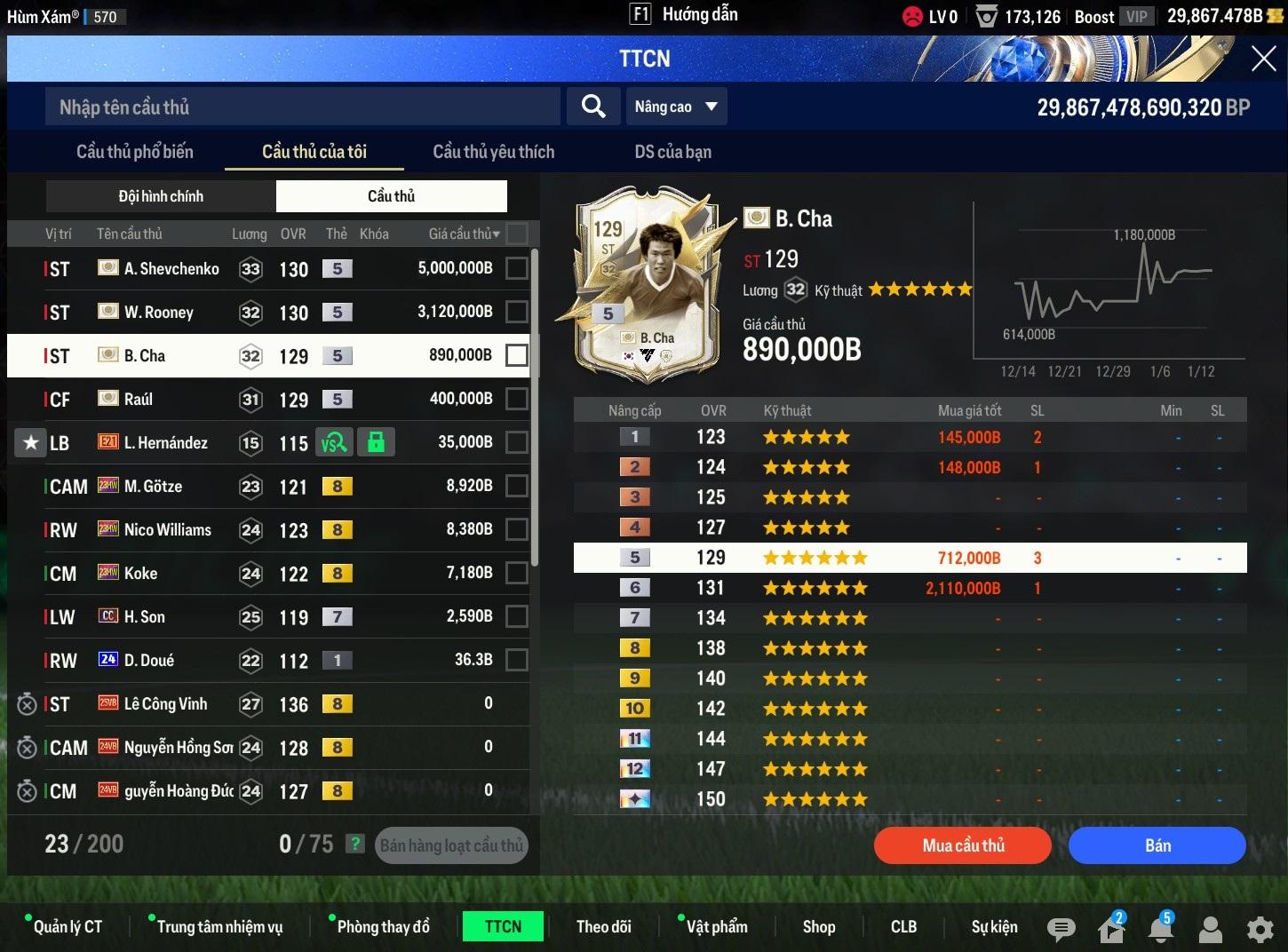Go to Trung tâm nhiệm vụ
The image size is (1288, 952).
click(219, 927)
